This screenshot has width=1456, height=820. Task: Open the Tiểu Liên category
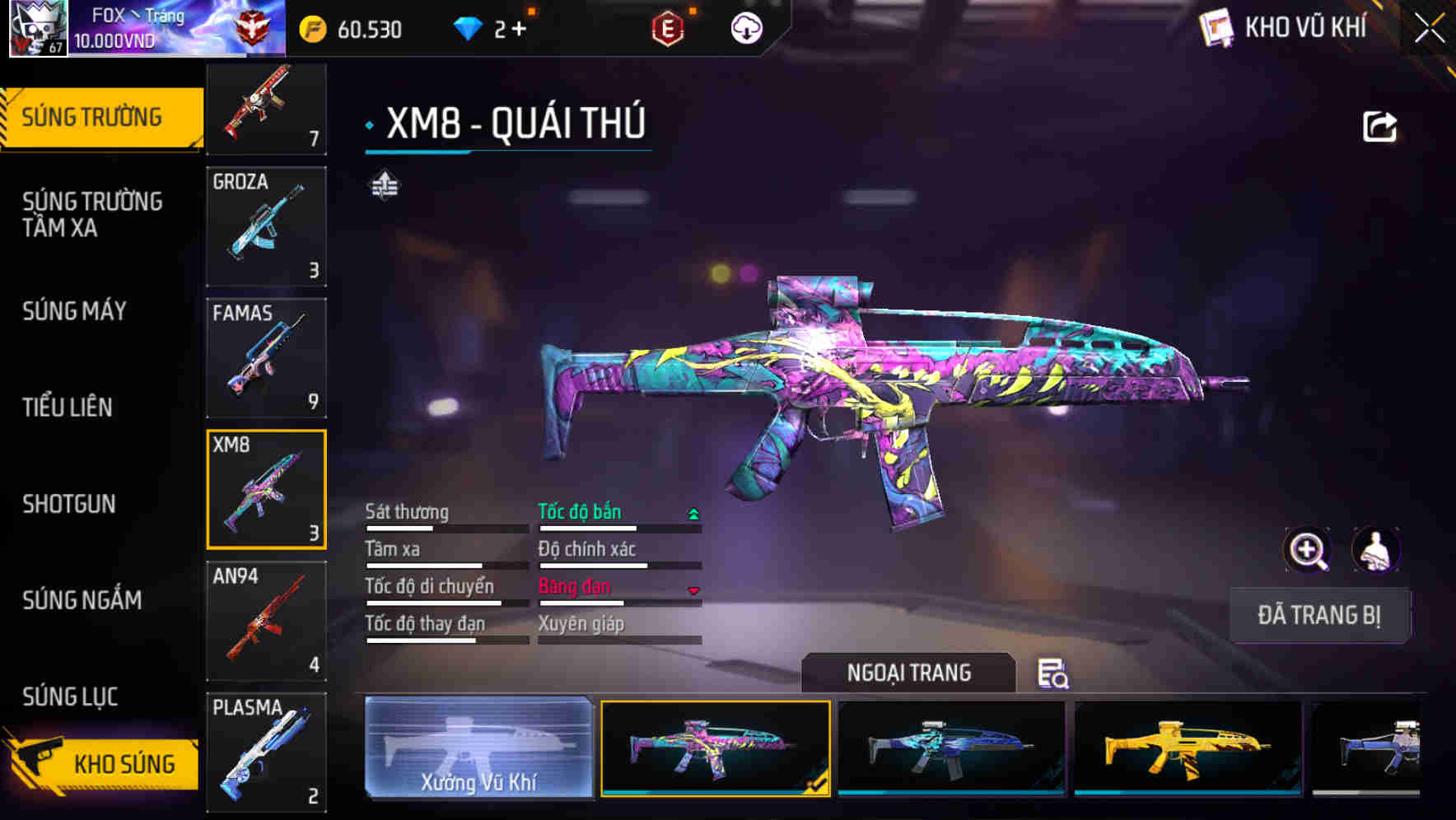click(x=68, y=407)
